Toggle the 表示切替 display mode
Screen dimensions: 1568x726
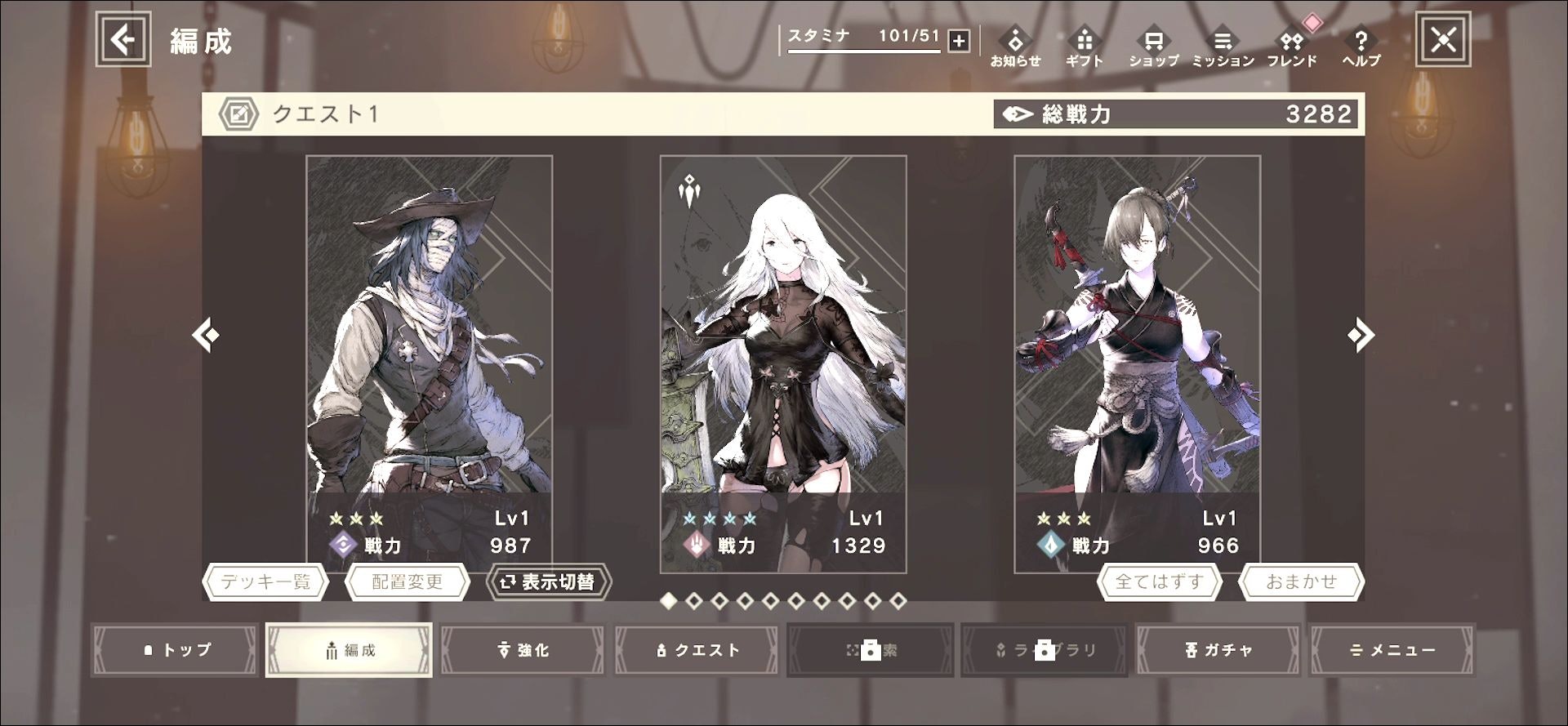click(548, 582)
